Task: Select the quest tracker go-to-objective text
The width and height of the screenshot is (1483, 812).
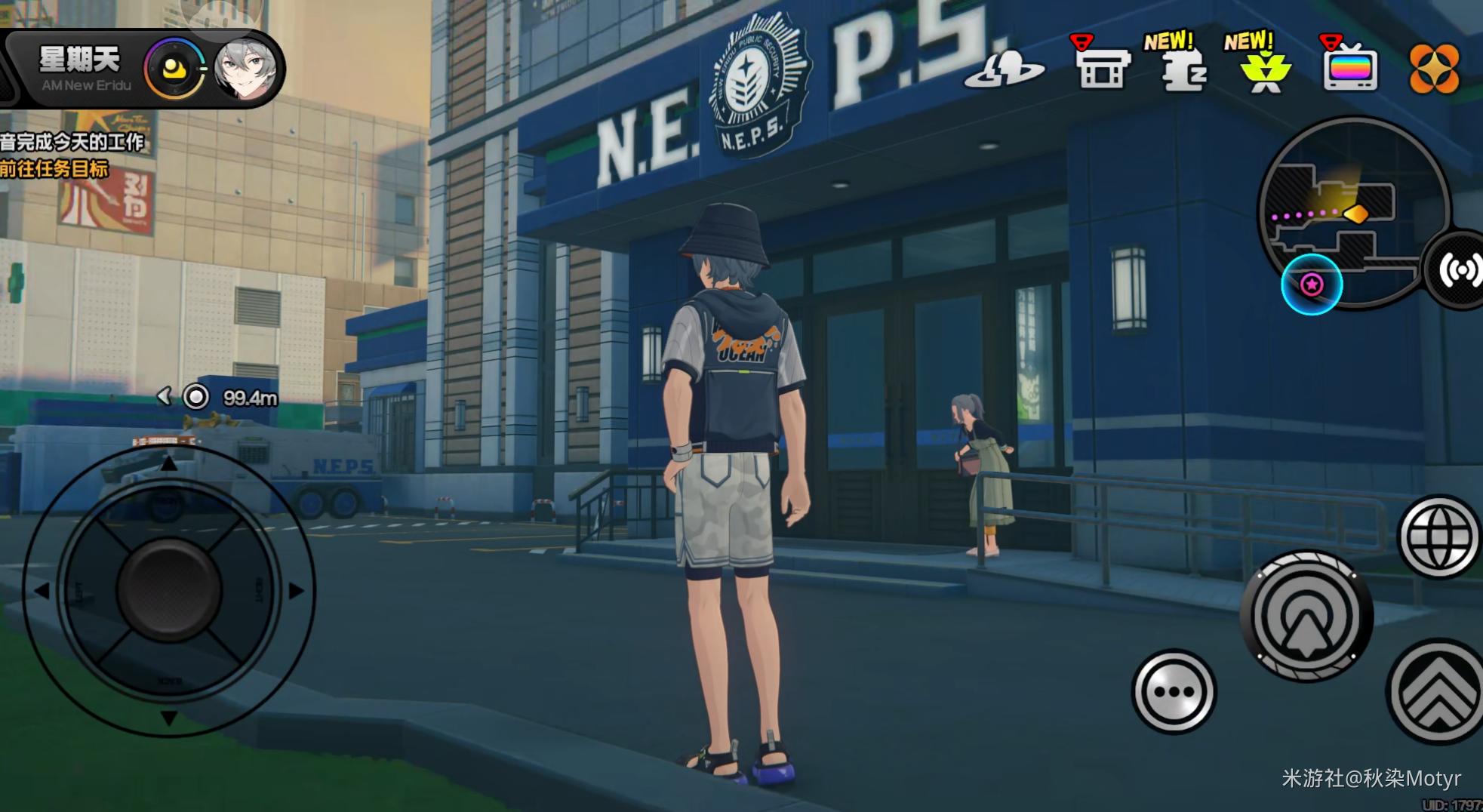Action: (54, 169)
